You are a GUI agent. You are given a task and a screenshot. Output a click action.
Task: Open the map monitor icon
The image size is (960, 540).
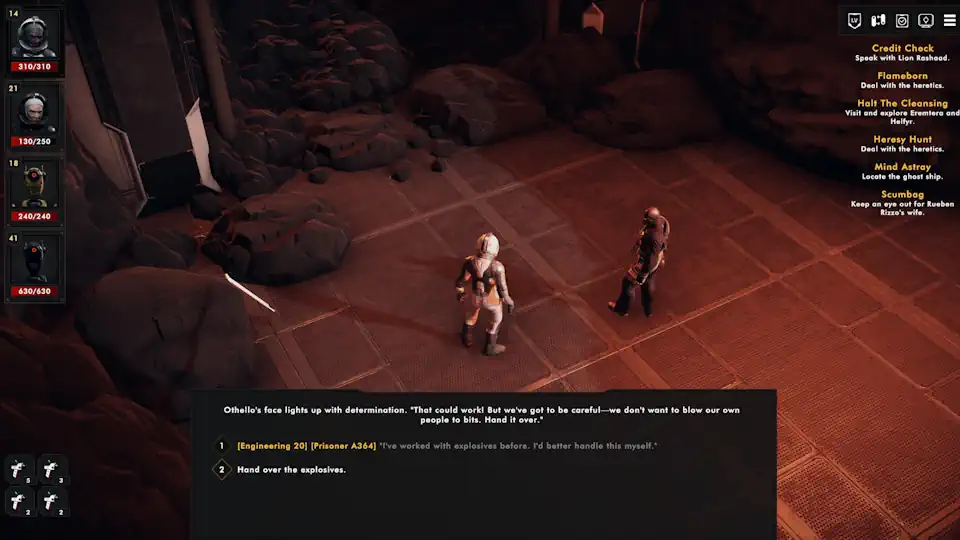pos(926,20)
